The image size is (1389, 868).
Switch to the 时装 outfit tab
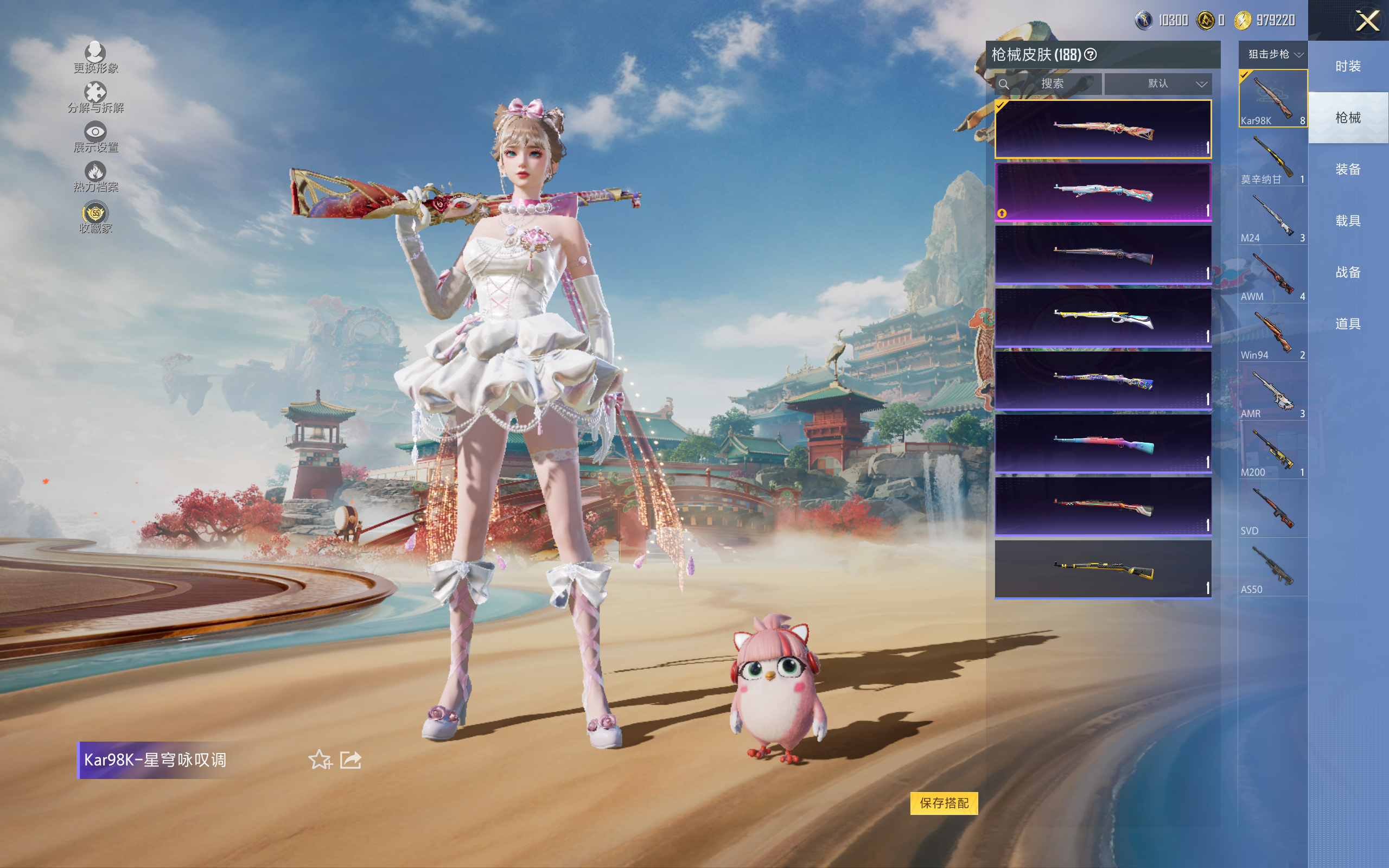[1348, 66]
